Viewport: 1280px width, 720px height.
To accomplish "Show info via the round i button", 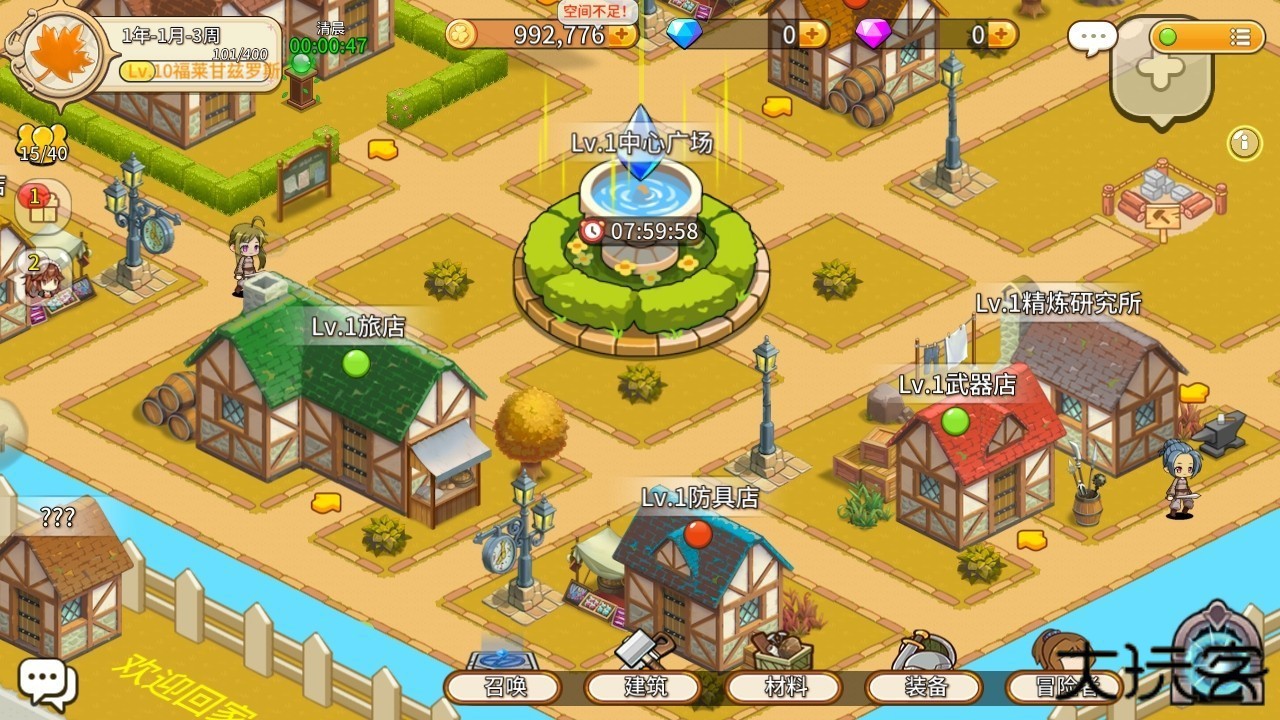I will click(1245, 143).
